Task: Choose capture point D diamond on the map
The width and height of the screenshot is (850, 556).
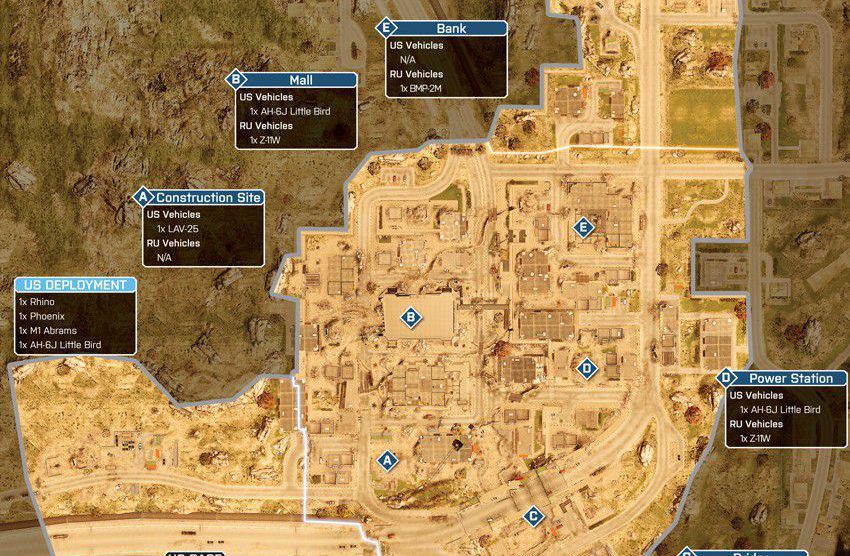Action: [x=587, y=369]
